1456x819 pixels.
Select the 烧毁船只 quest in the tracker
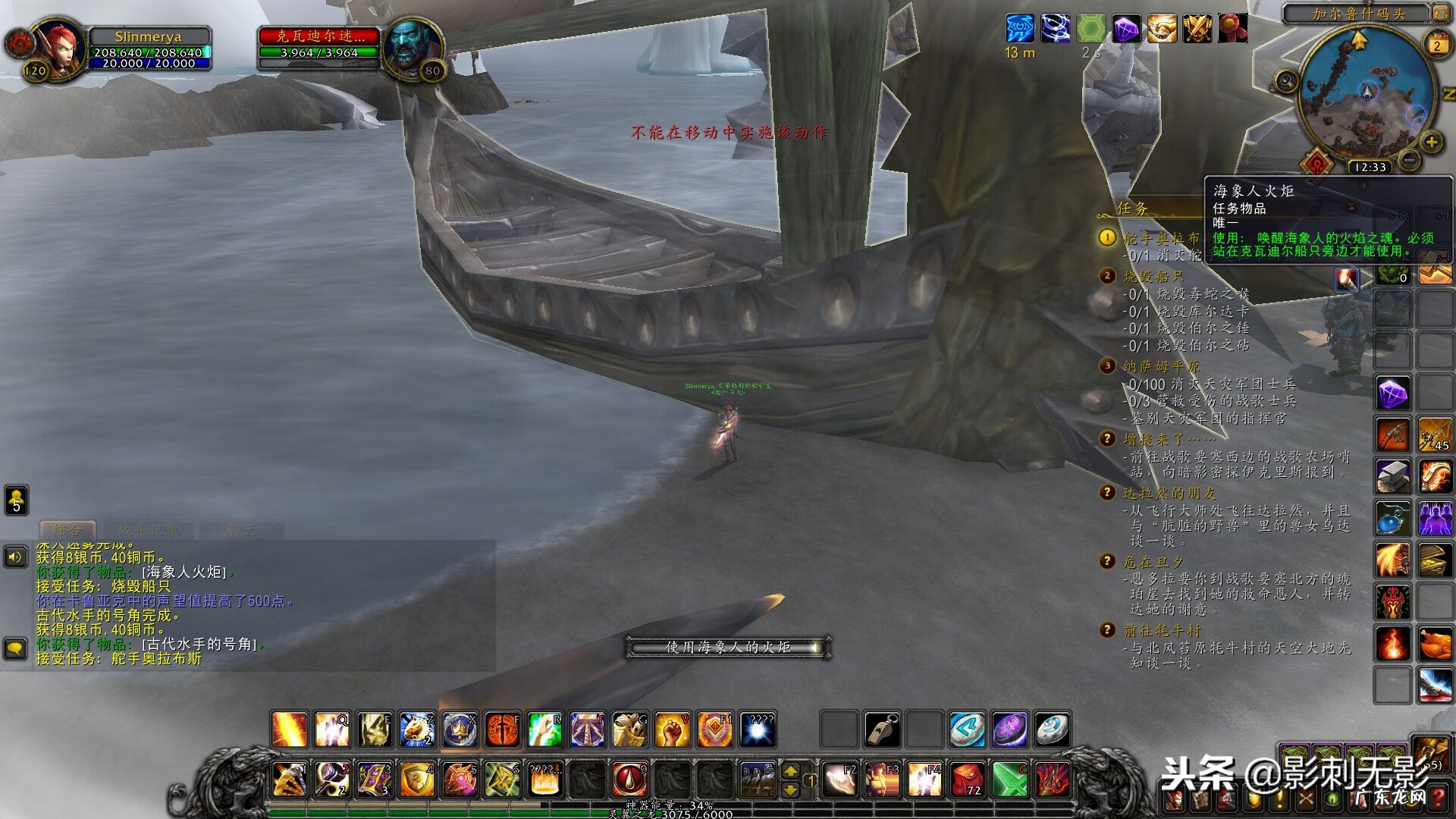[x=1153, y=276]
